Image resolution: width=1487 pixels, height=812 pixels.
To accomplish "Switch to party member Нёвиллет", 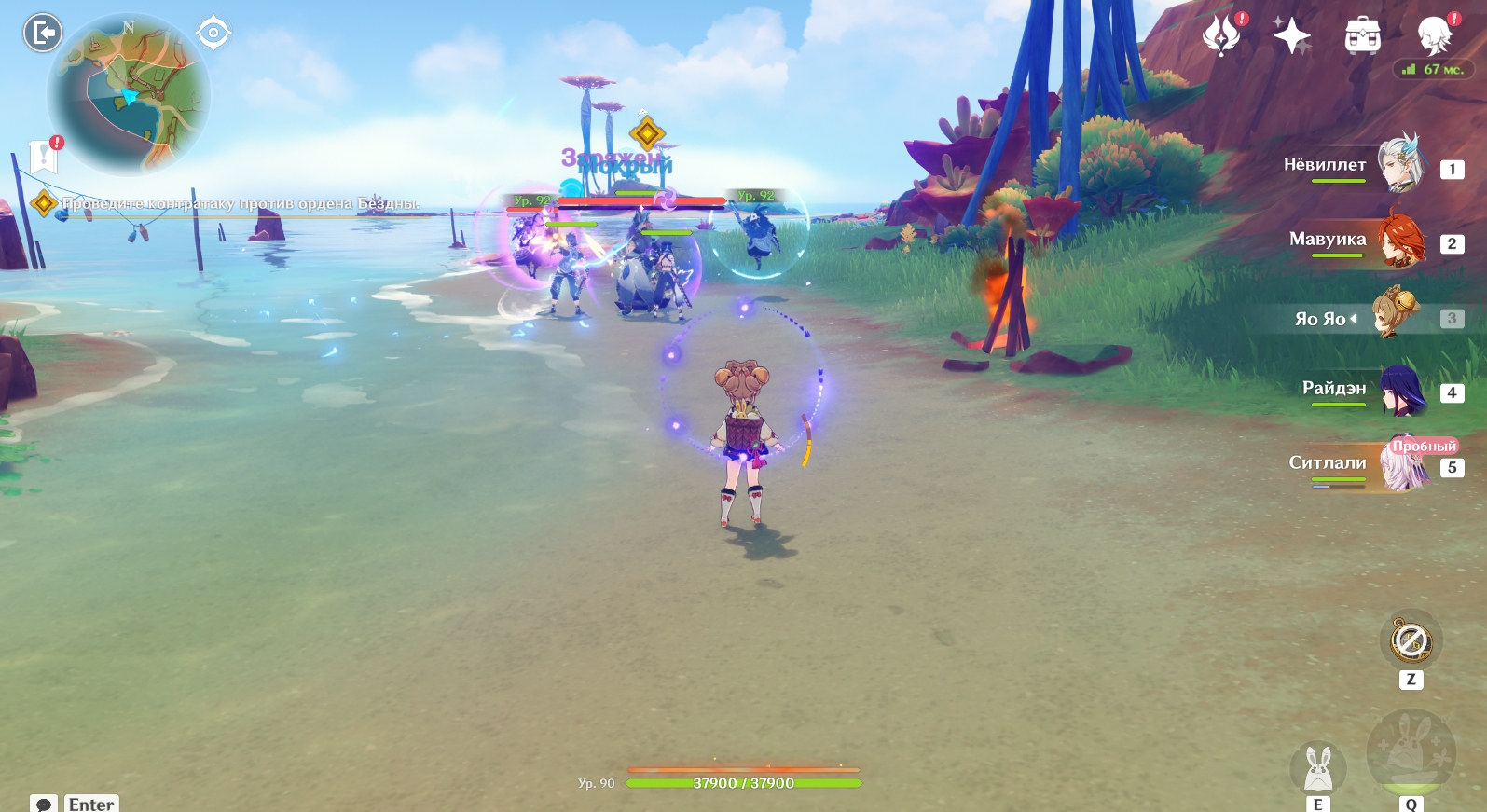I will tap(1398, 164).
